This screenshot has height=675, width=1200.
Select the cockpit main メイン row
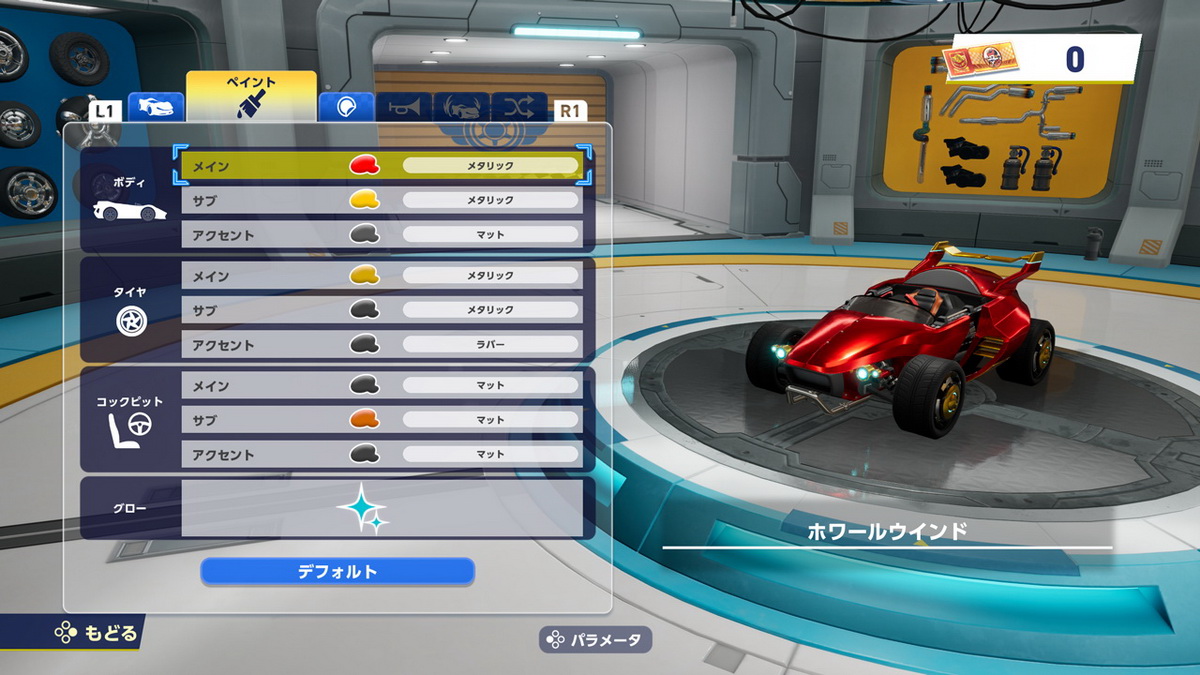pos(260,385)
